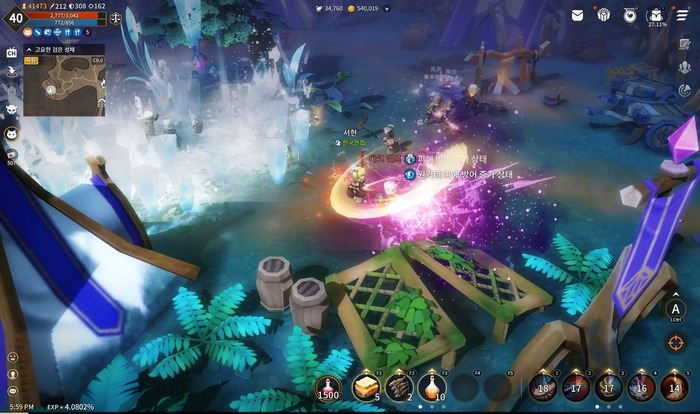Open the main hamburger menu
The width and height of the screenshot is (700, 414).
pos(685,14)
